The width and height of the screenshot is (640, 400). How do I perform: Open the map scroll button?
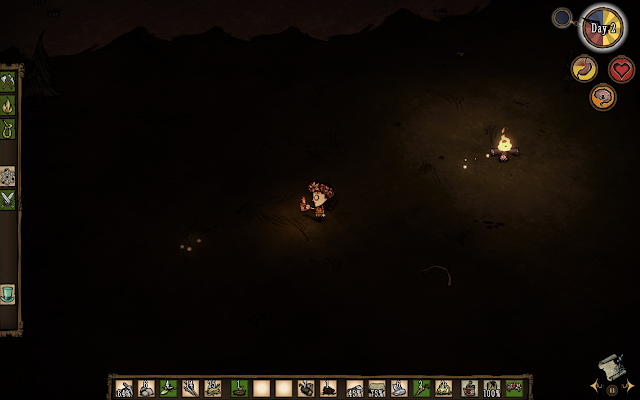click(613, 367)
